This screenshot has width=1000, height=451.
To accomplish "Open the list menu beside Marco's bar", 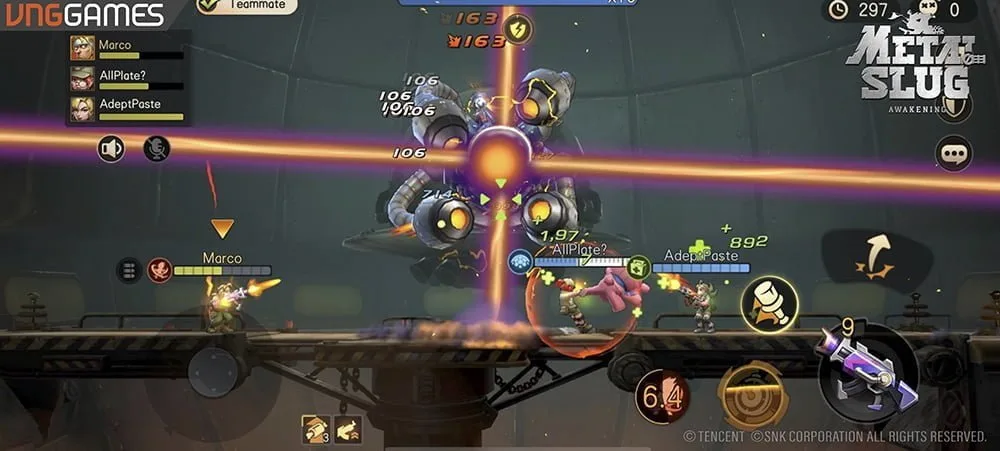I will pyautogui.click(x=128, y=270).
